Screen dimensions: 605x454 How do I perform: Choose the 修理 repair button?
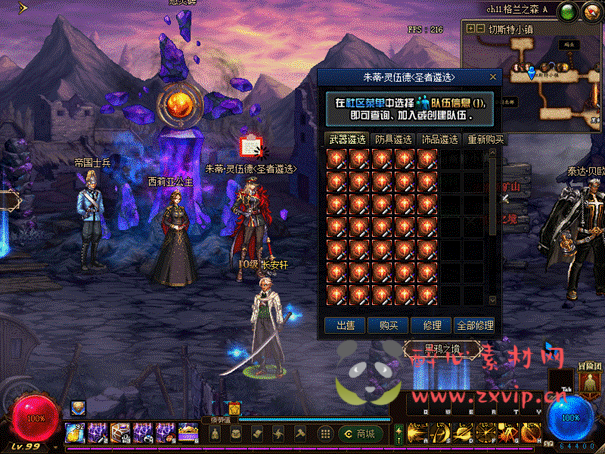tap(432, 325)
